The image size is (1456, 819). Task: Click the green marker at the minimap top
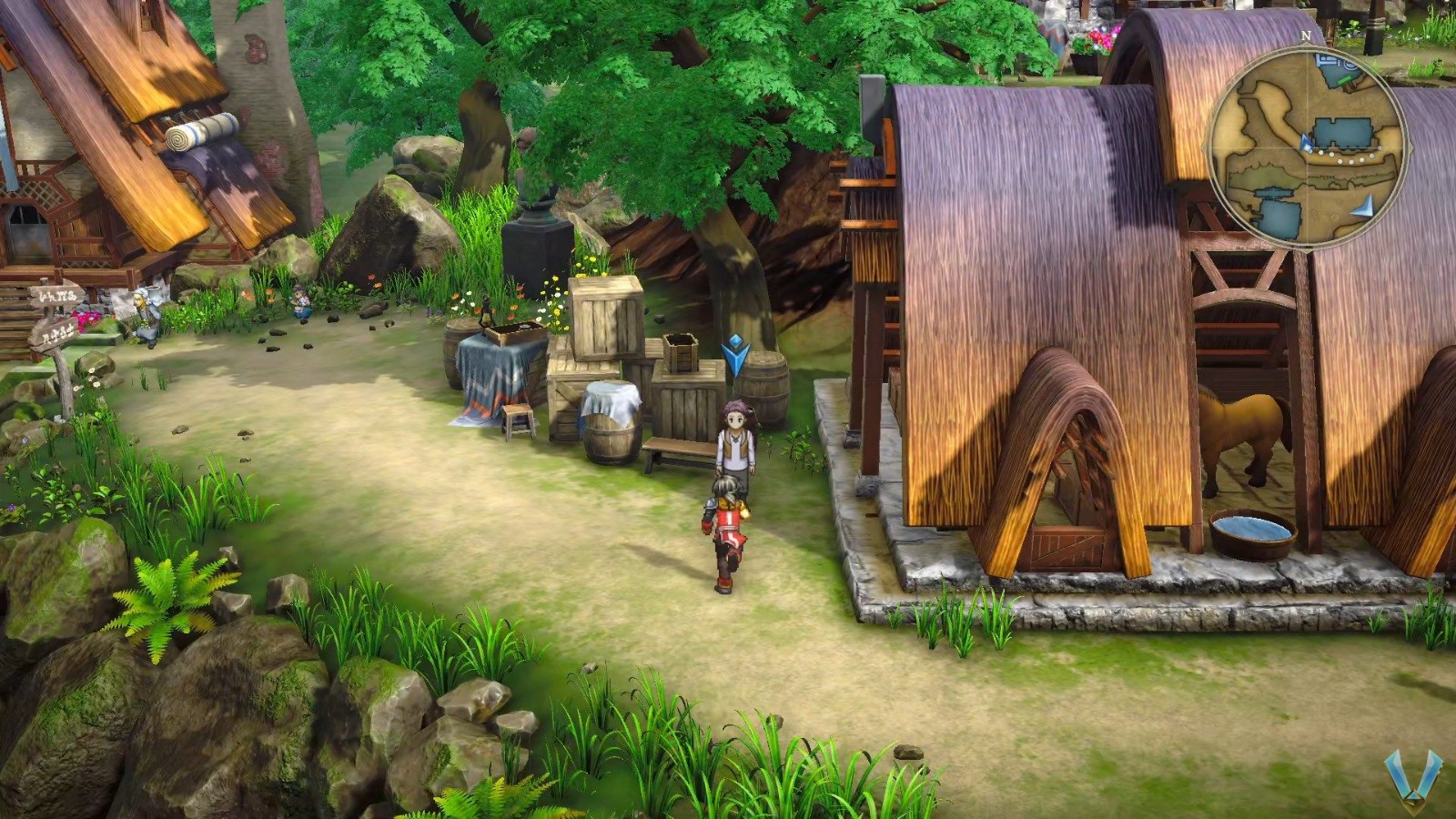[1343, 79]
